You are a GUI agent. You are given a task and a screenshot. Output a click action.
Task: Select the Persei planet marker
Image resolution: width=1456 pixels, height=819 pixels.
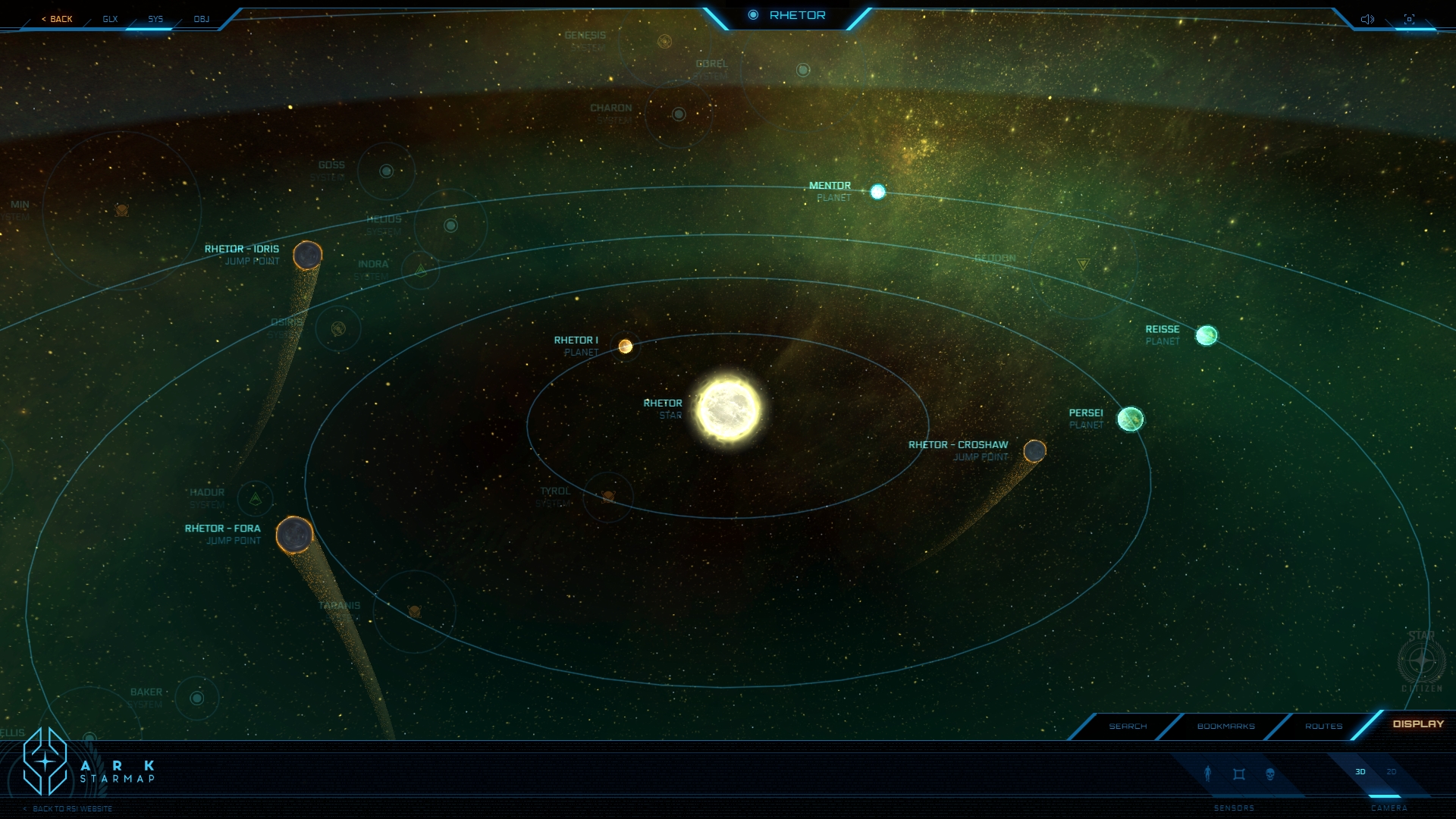point(1130,419)
